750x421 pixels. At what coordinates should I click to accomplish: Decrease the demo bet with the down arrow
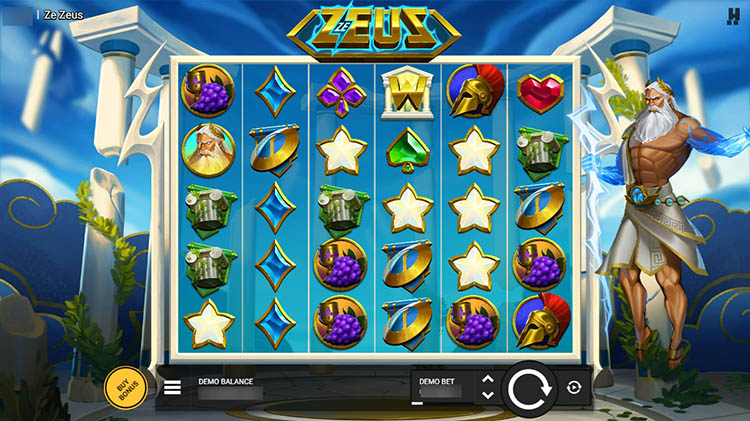(487, 395)
